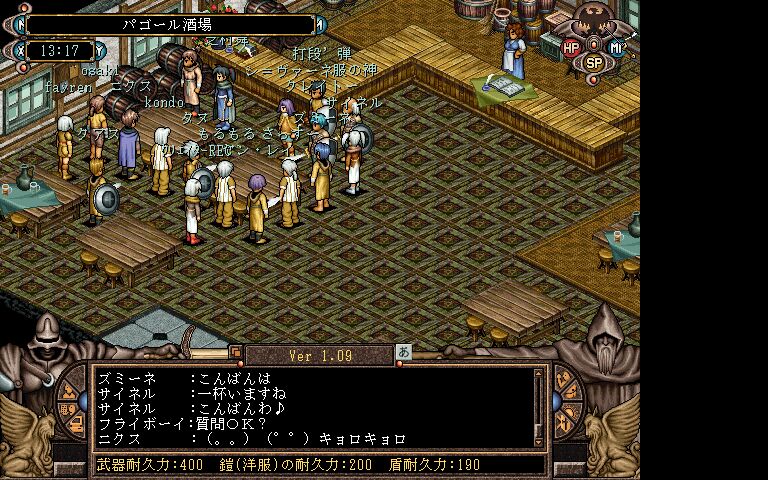Click the N button left of location name
Screen dimensions: 768x480
pyautogui.click(x=19, y=22)
